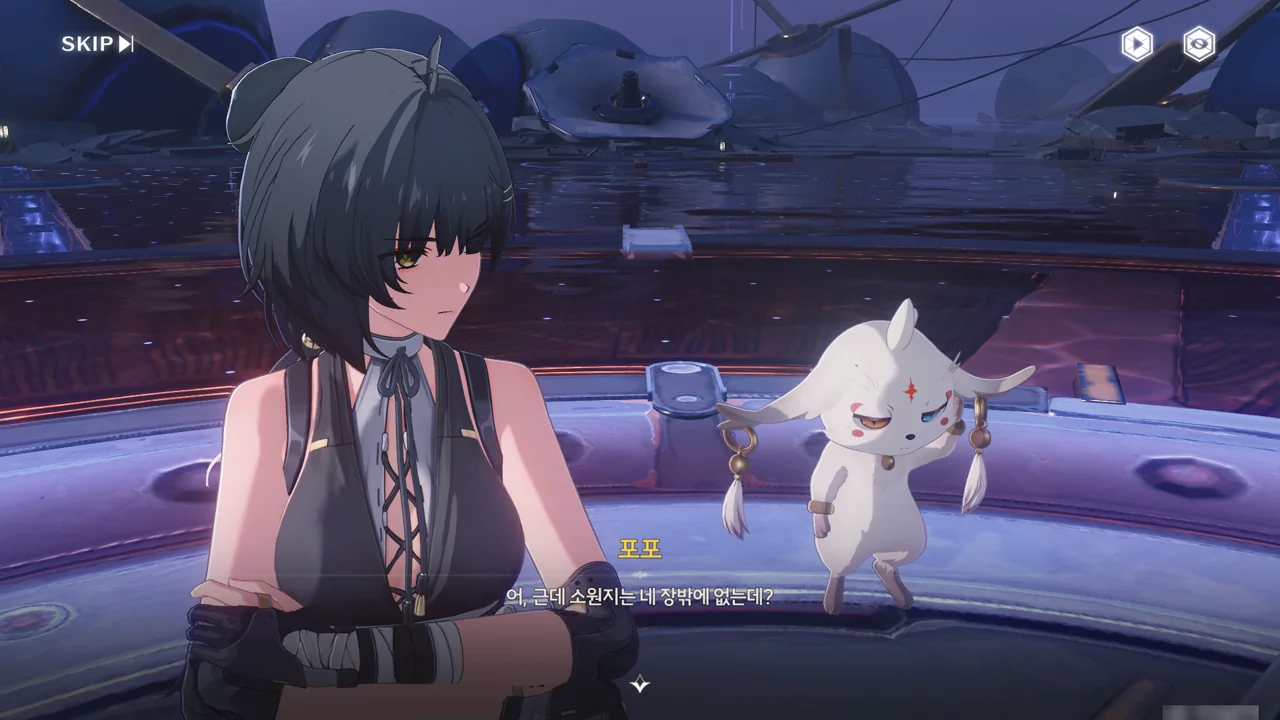
Task: Skip the cutscene with the SKIP button
Action: (97, 43)
